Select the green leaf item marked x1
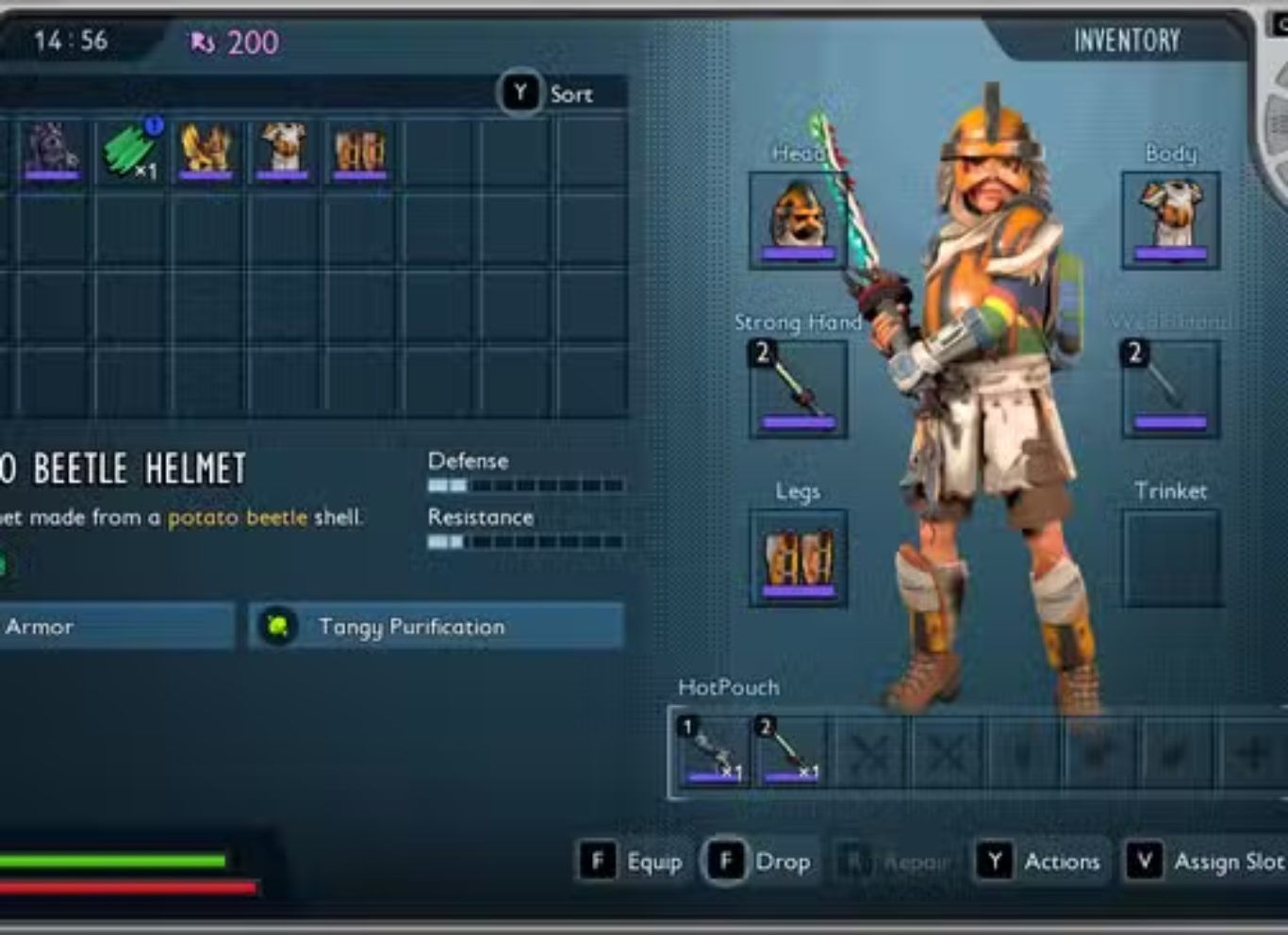The image size is (1288, 935). [130, 151]
